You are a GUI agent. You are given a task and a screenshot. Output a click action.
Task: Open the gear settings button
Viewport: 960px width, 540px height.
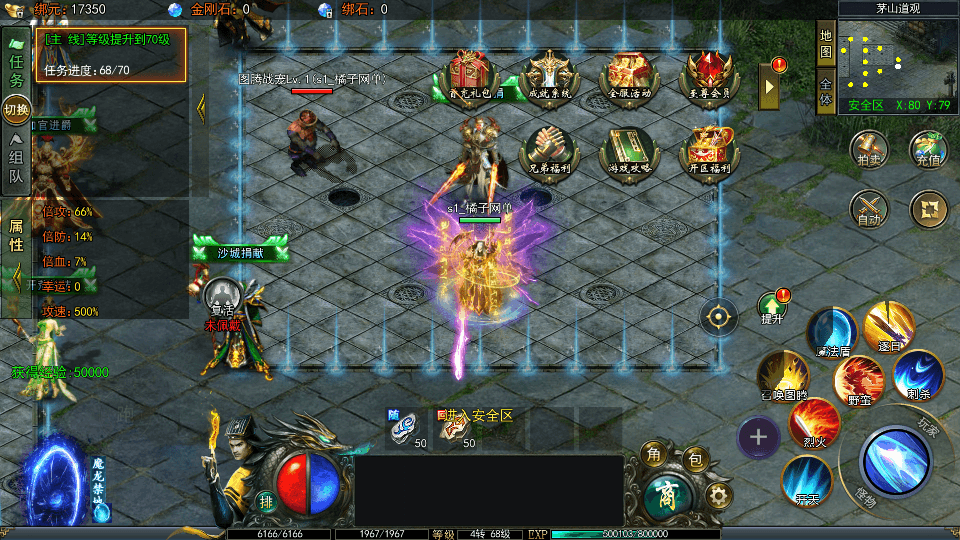[x=717, y=495]
